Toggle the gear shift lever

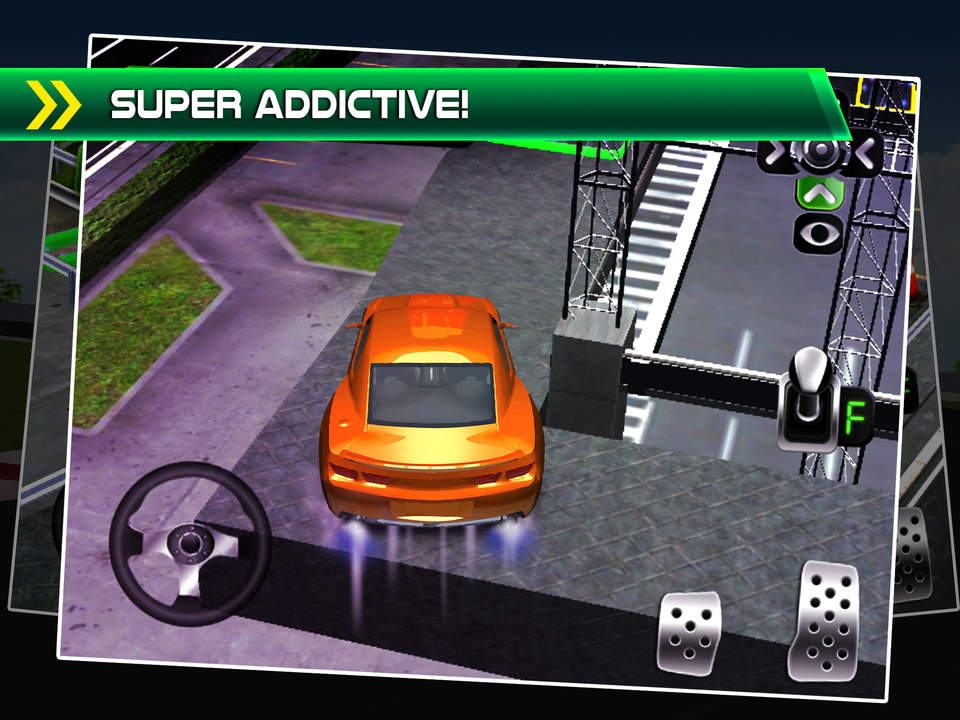coord(812,398)
